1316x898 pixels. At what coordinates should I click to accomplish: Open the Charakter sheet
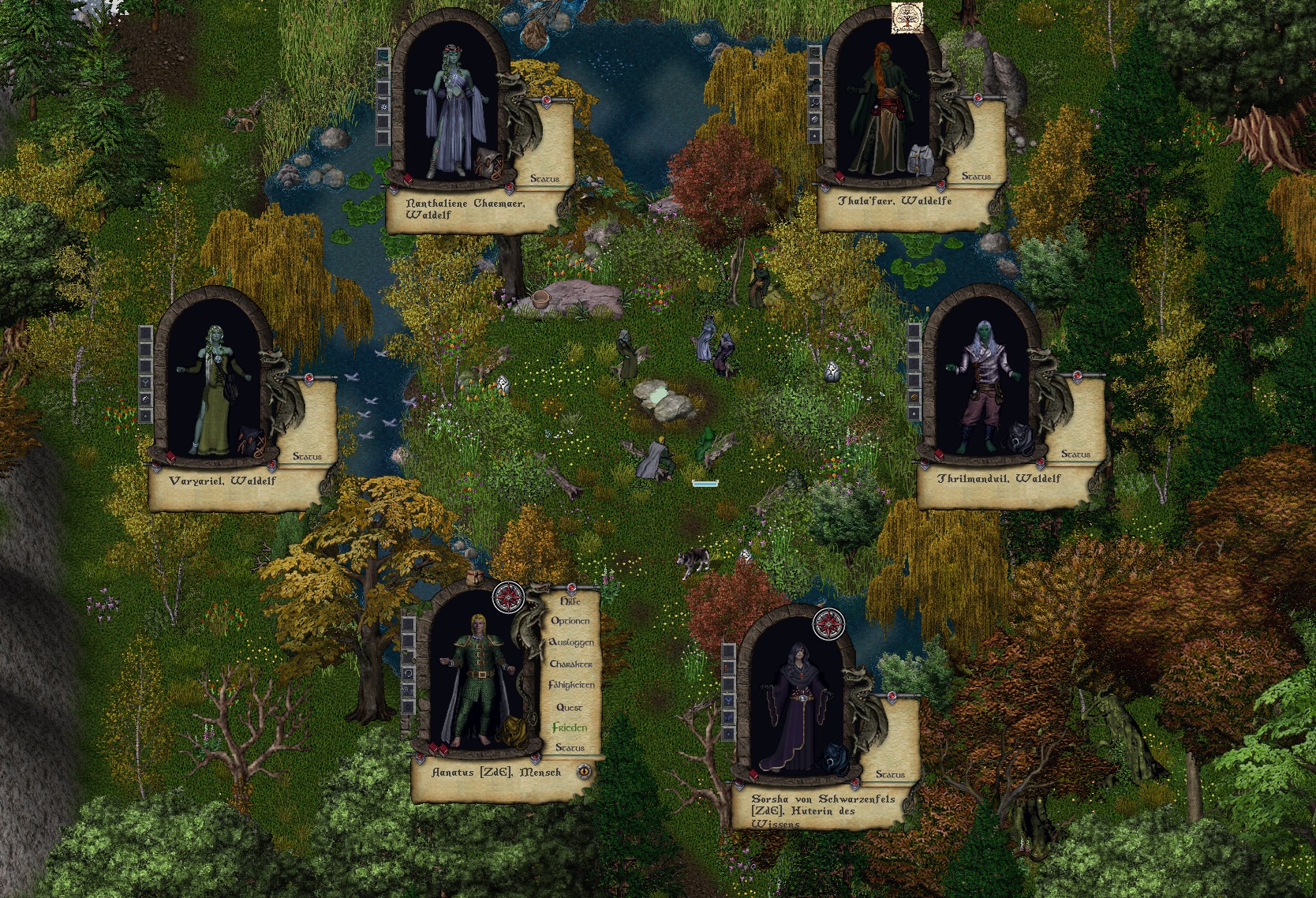pos(570,664)
